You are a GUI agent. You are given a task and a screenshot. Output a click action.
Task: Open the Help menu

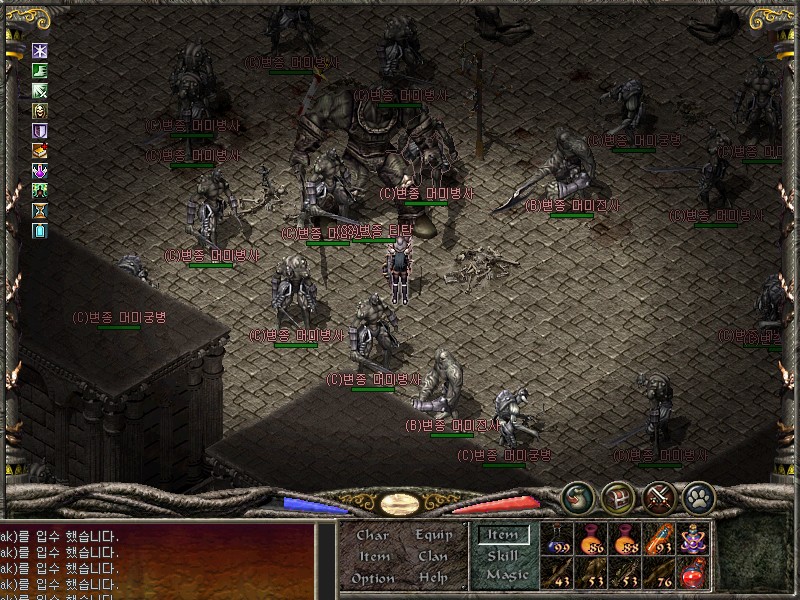click(434, 579)
